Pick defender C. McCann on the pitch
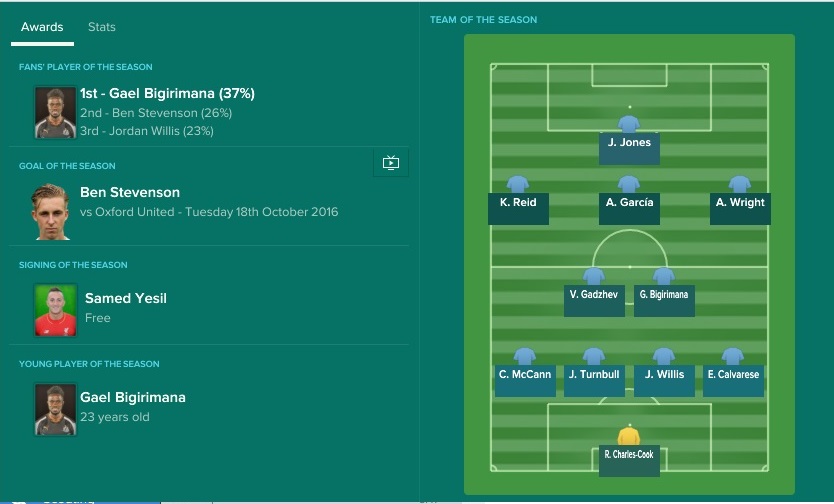 (x=525, y=375)
